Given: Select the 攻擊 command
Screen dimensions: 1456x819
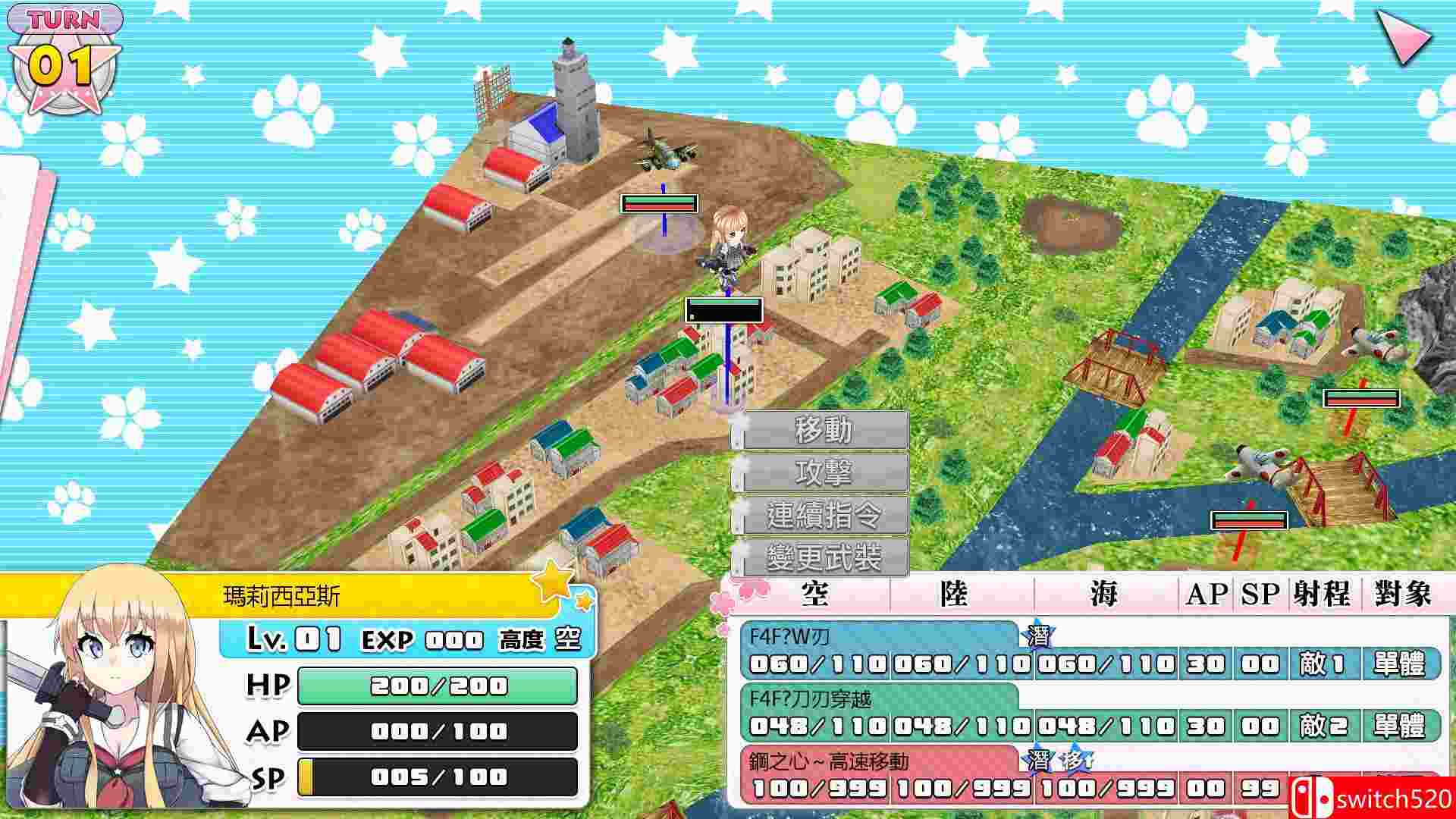Looking at the screenshot, I should (821, 472).
